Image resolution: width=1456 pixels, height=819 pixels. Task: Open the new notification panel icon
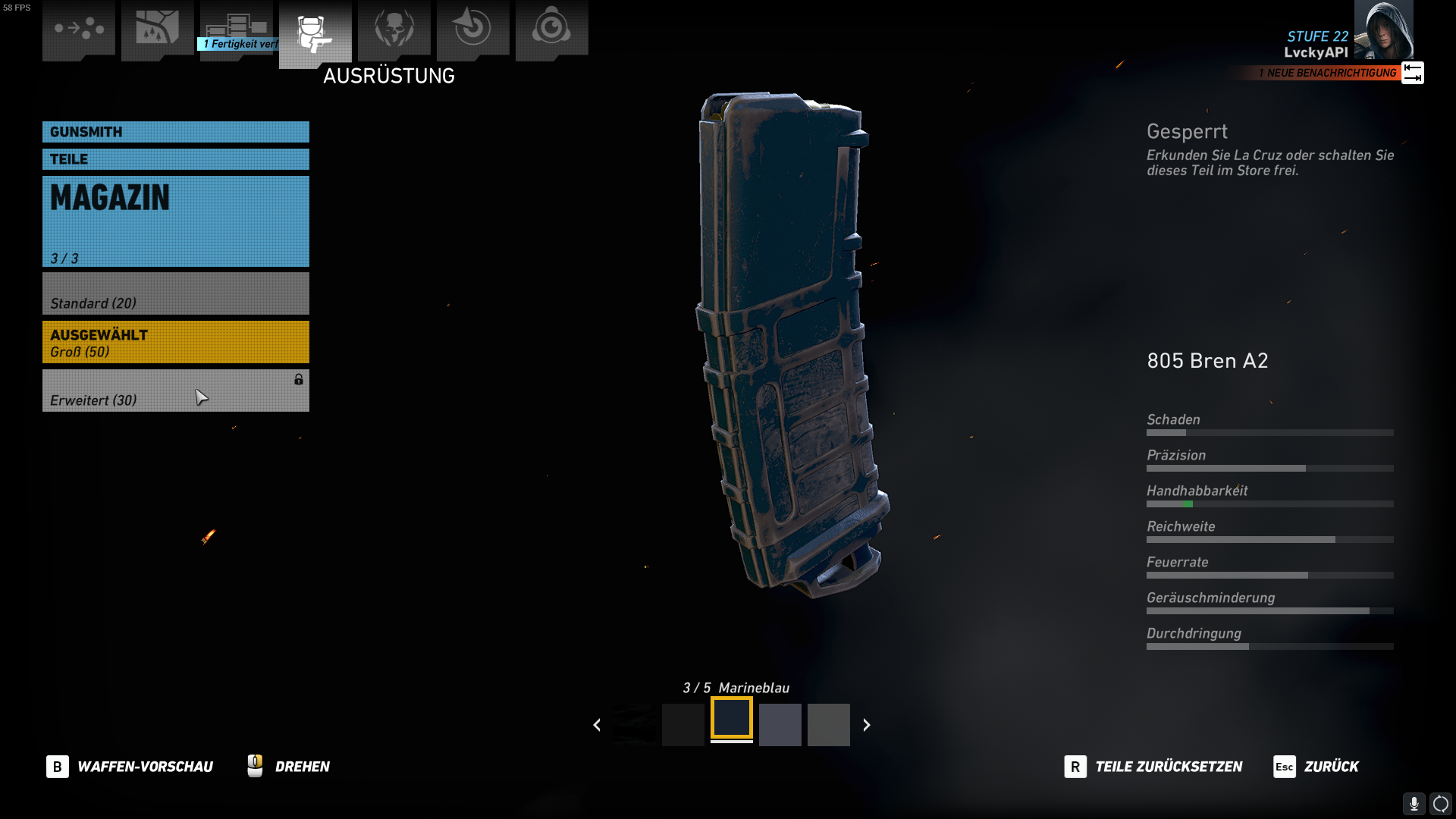coord(1412,73)
